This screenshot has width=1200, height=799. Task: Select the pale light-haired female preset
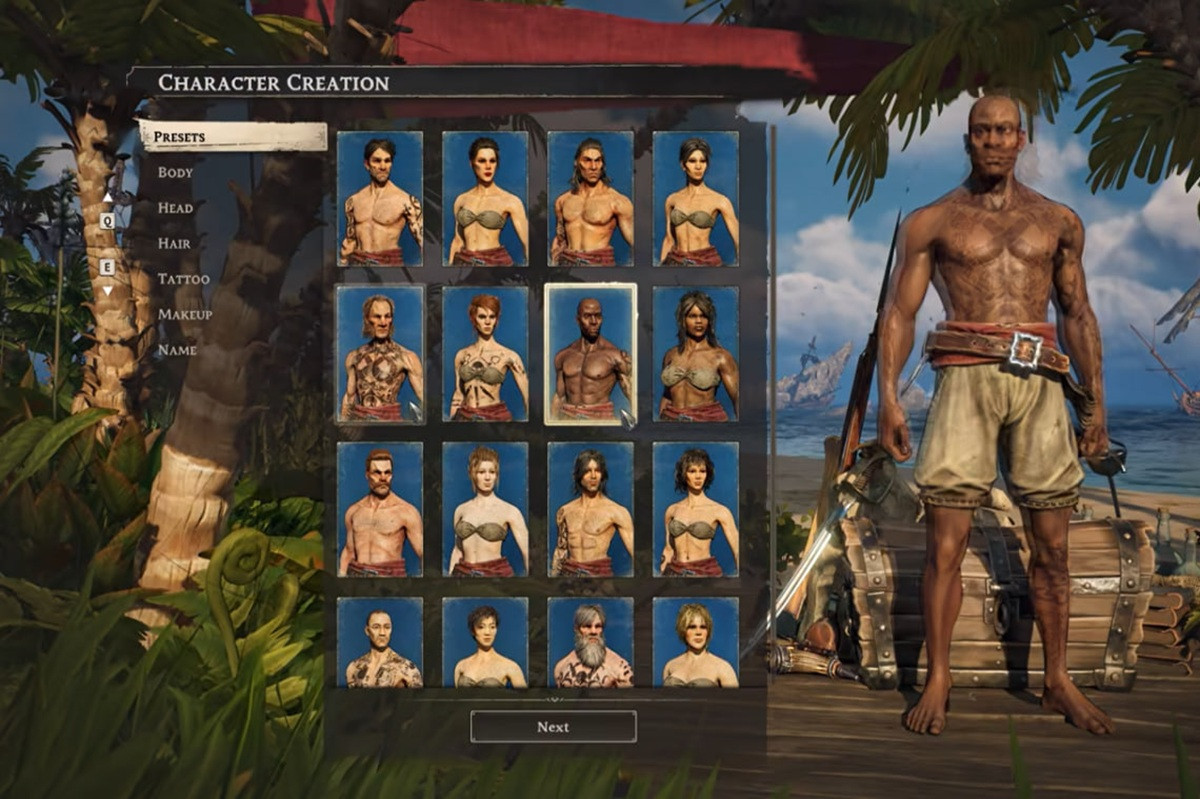[x=485, y=509]
